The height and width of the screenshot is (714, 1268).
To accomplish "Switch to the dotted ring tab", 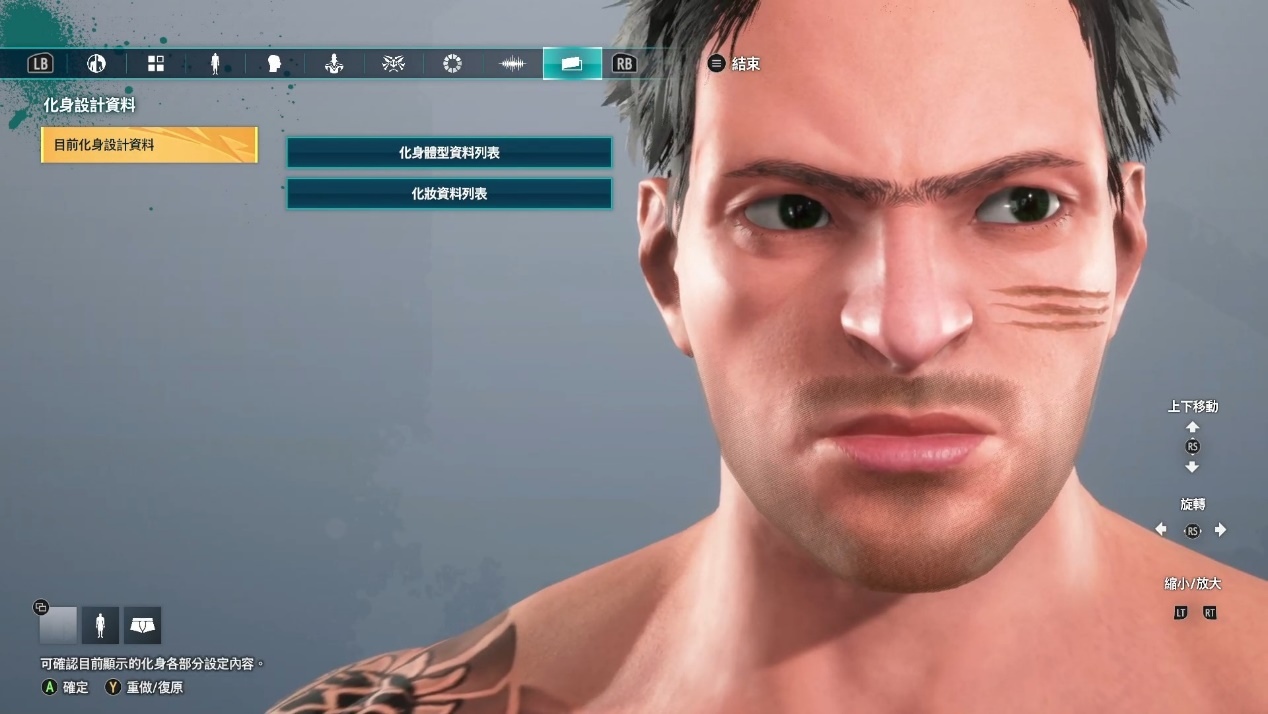I will pyautogui.click(x=452, y=64).
